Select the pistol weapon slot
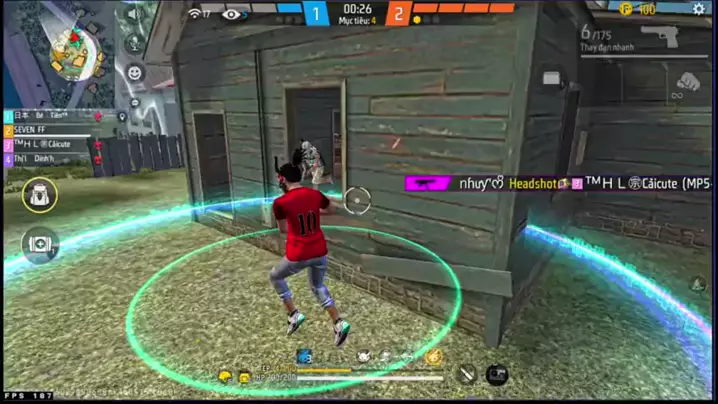The width and height of the screenshot is (718, 404). click(658, 37)
